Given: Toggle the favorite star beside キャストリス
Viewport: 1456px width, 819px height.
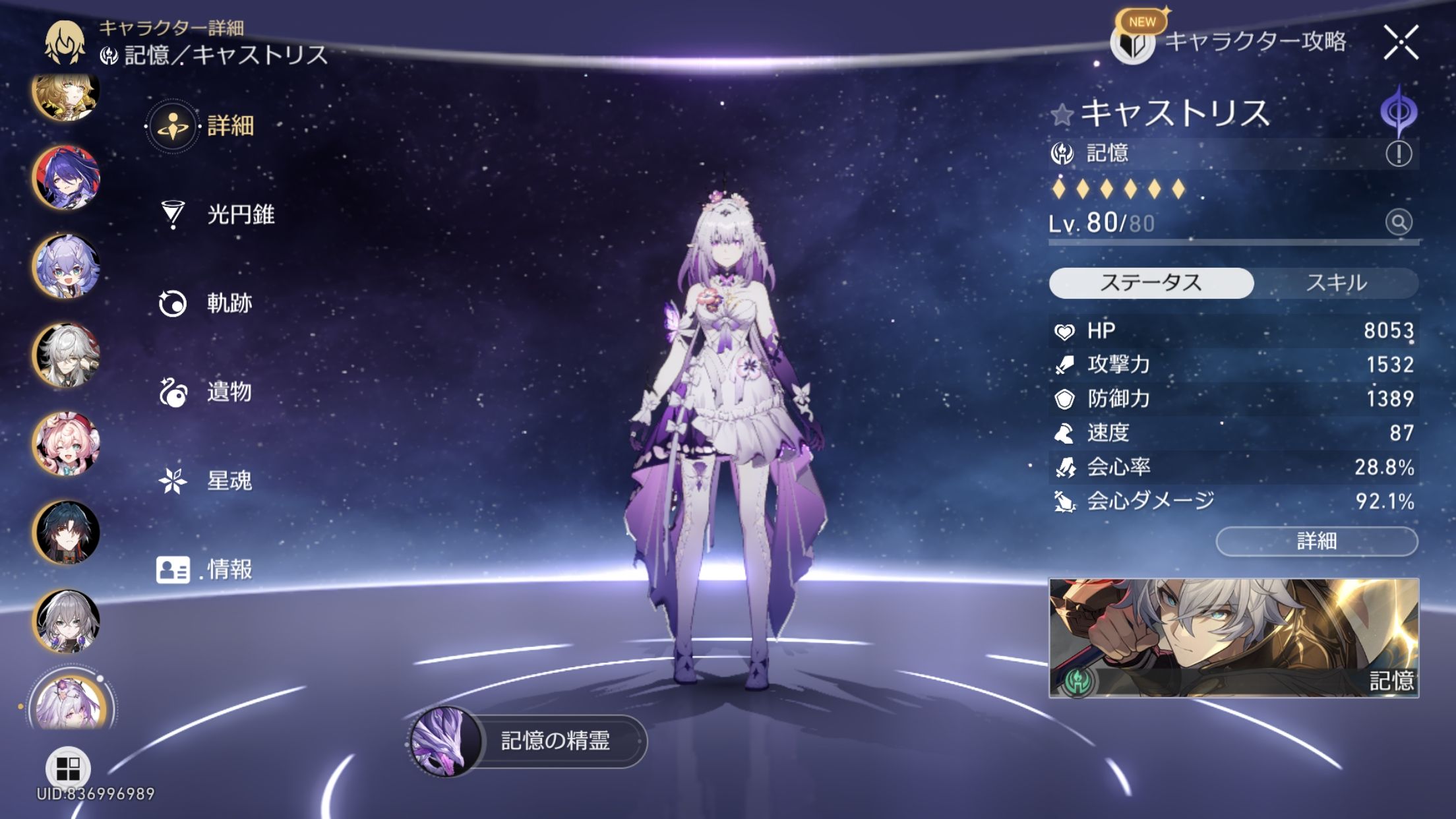Looking at the screenshot, I should (1062, 115).
